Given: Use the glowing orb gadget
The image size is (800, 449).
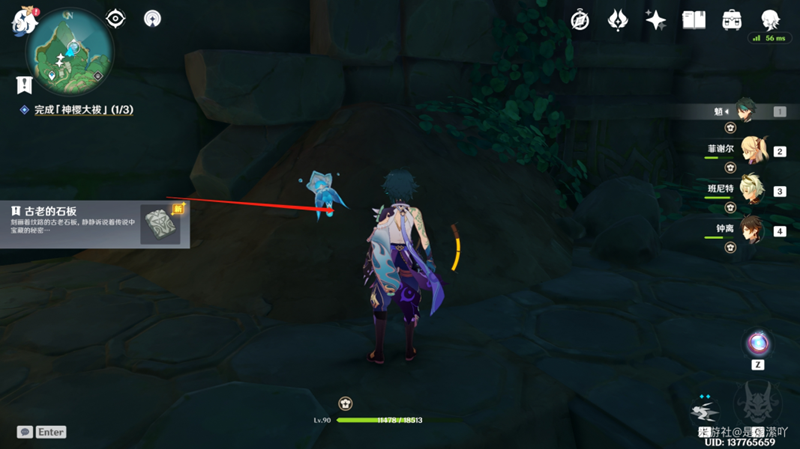Looking at the screenshot, I should click(757, 343).
